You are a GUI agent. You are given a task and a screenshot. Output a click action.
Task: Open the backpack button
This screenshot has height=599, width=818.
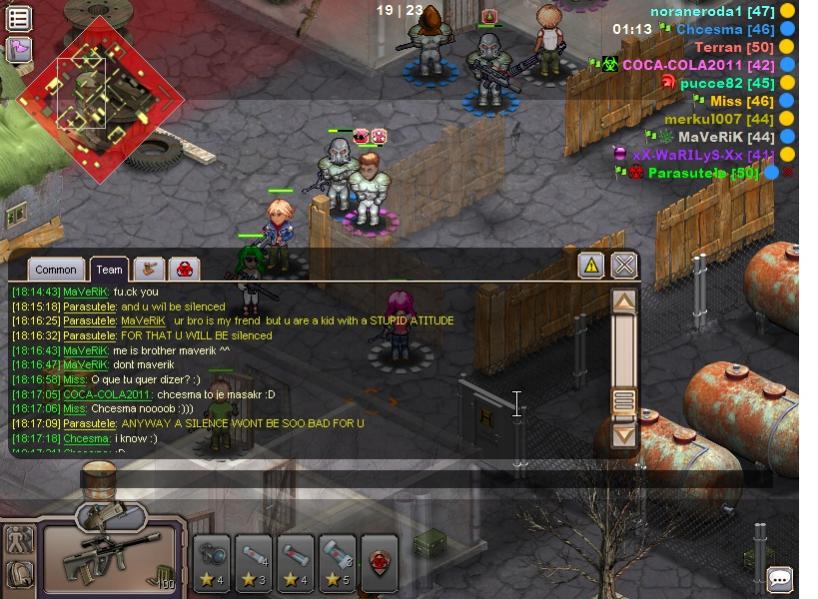[19, 574]
